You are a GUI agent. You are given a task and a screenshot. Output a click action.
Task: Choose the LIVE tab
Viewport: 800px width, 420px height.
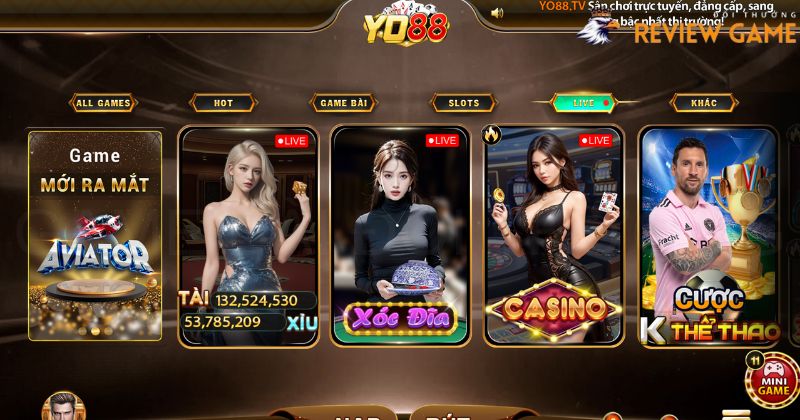584,103
